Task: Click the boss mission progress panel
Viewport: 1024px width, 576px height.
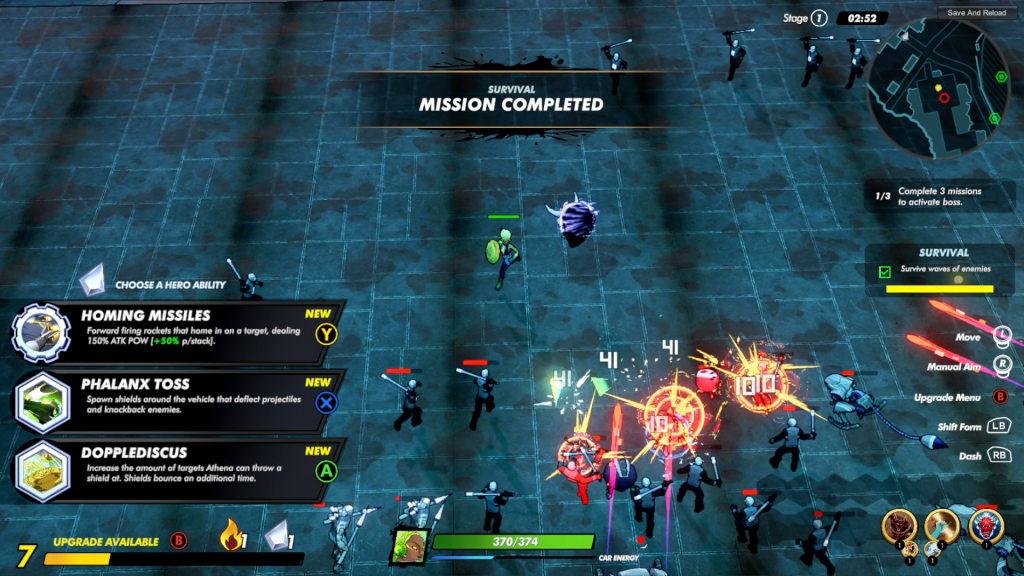Action: coord(940,196)
